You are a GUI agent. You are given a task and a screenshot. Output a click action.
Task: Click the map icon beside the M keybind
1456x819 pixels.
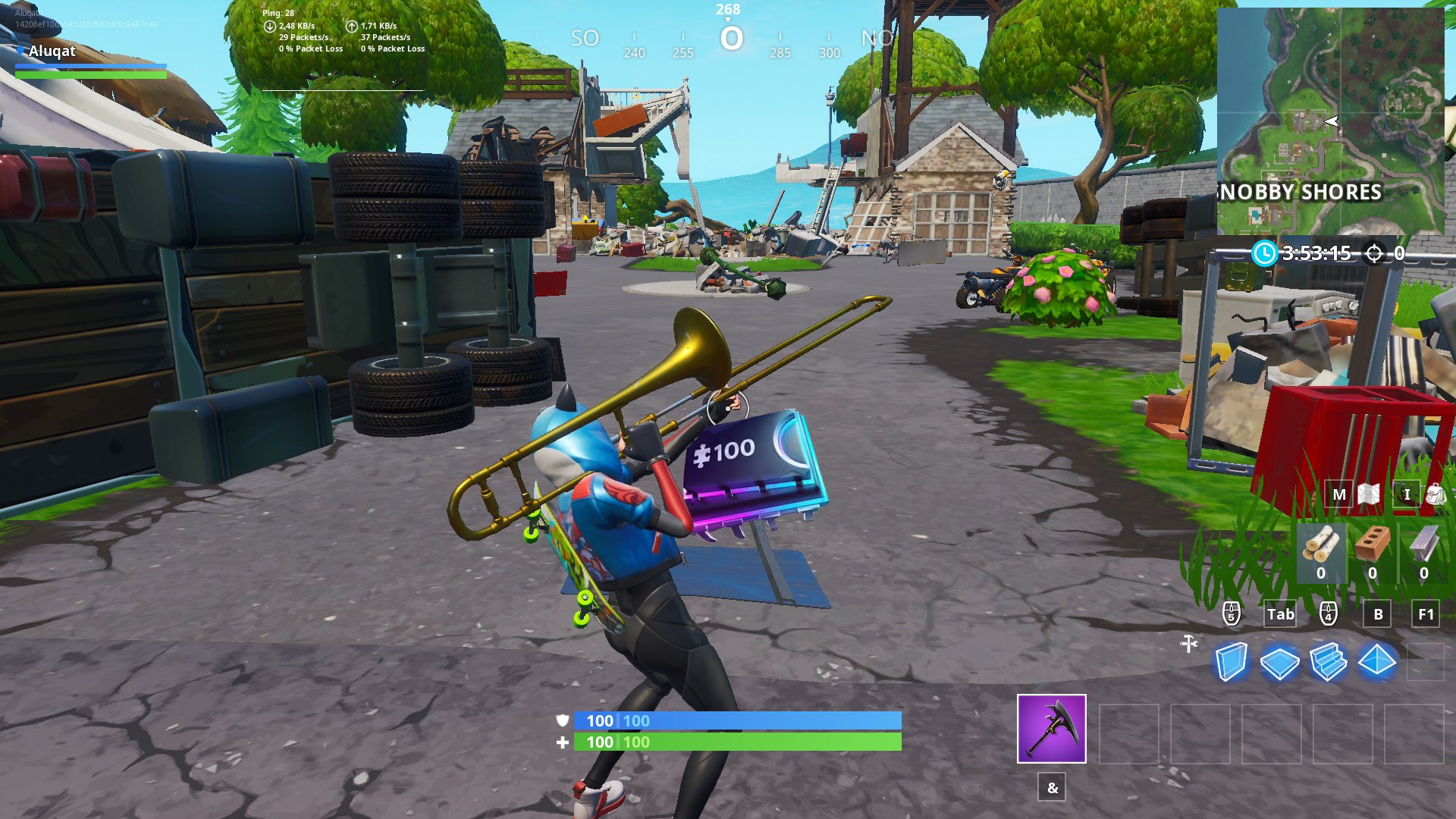tap(1370, 494)
